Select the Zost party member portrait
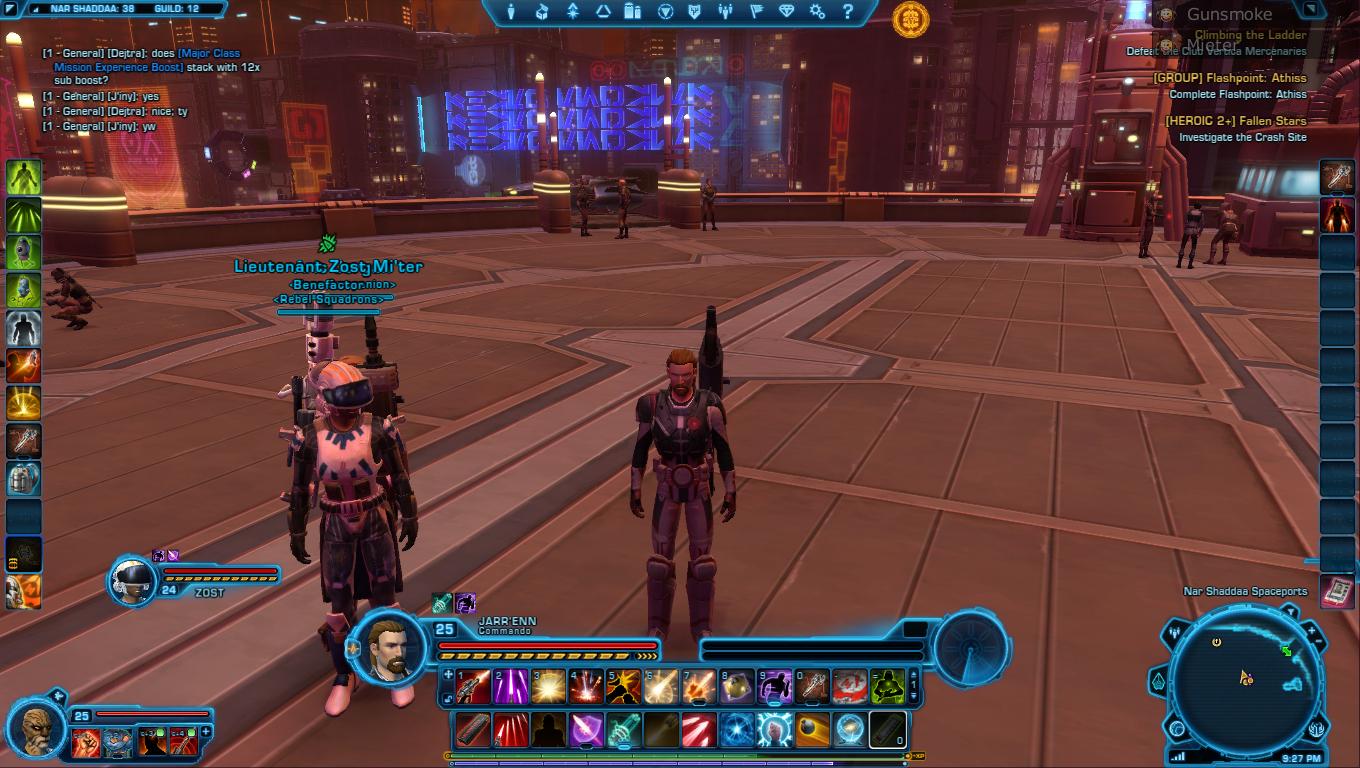Screen dimensions: 1360x768 (132, 580)
